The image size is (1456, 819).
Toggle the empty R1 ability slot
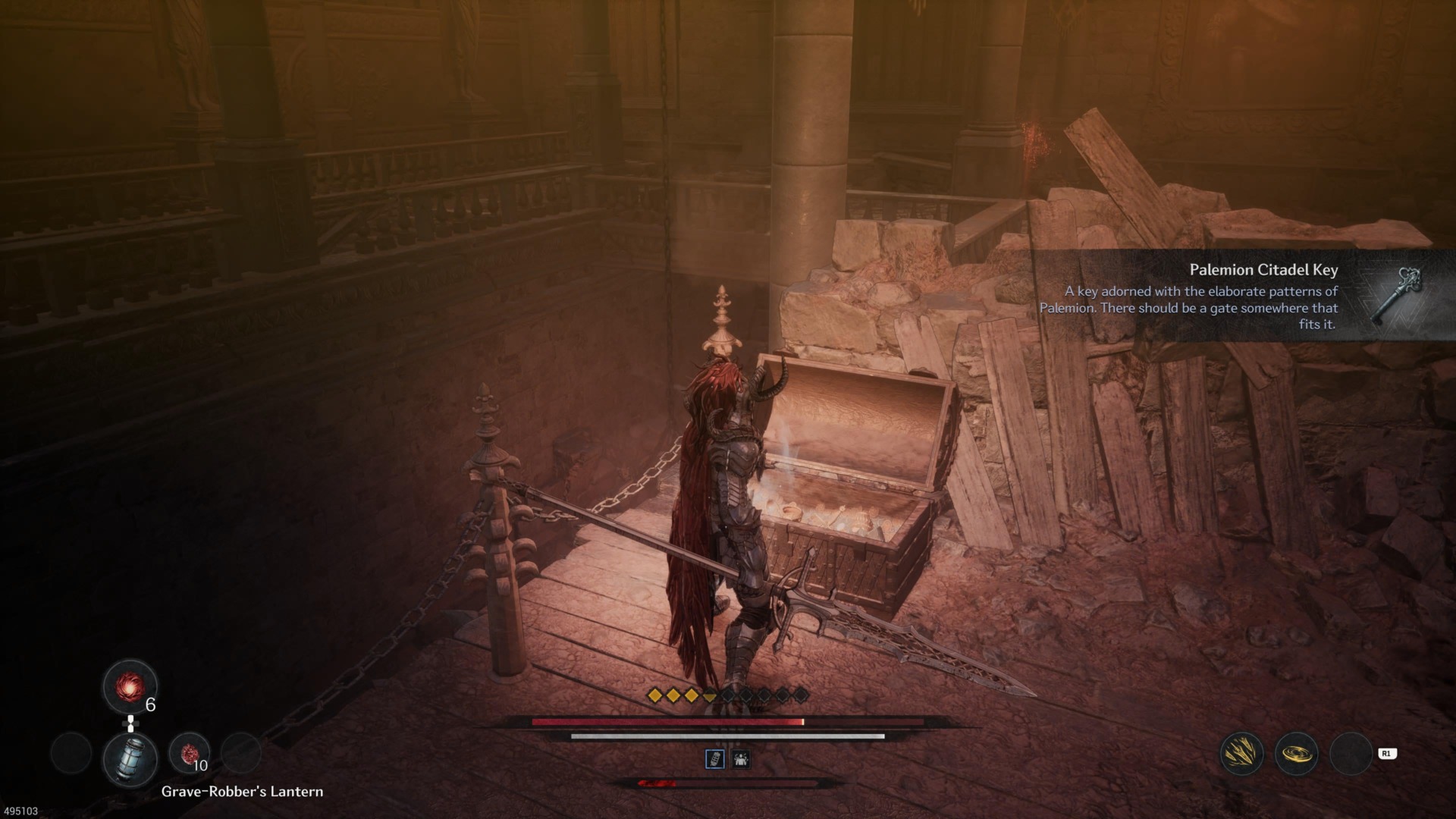[1352, 754]
